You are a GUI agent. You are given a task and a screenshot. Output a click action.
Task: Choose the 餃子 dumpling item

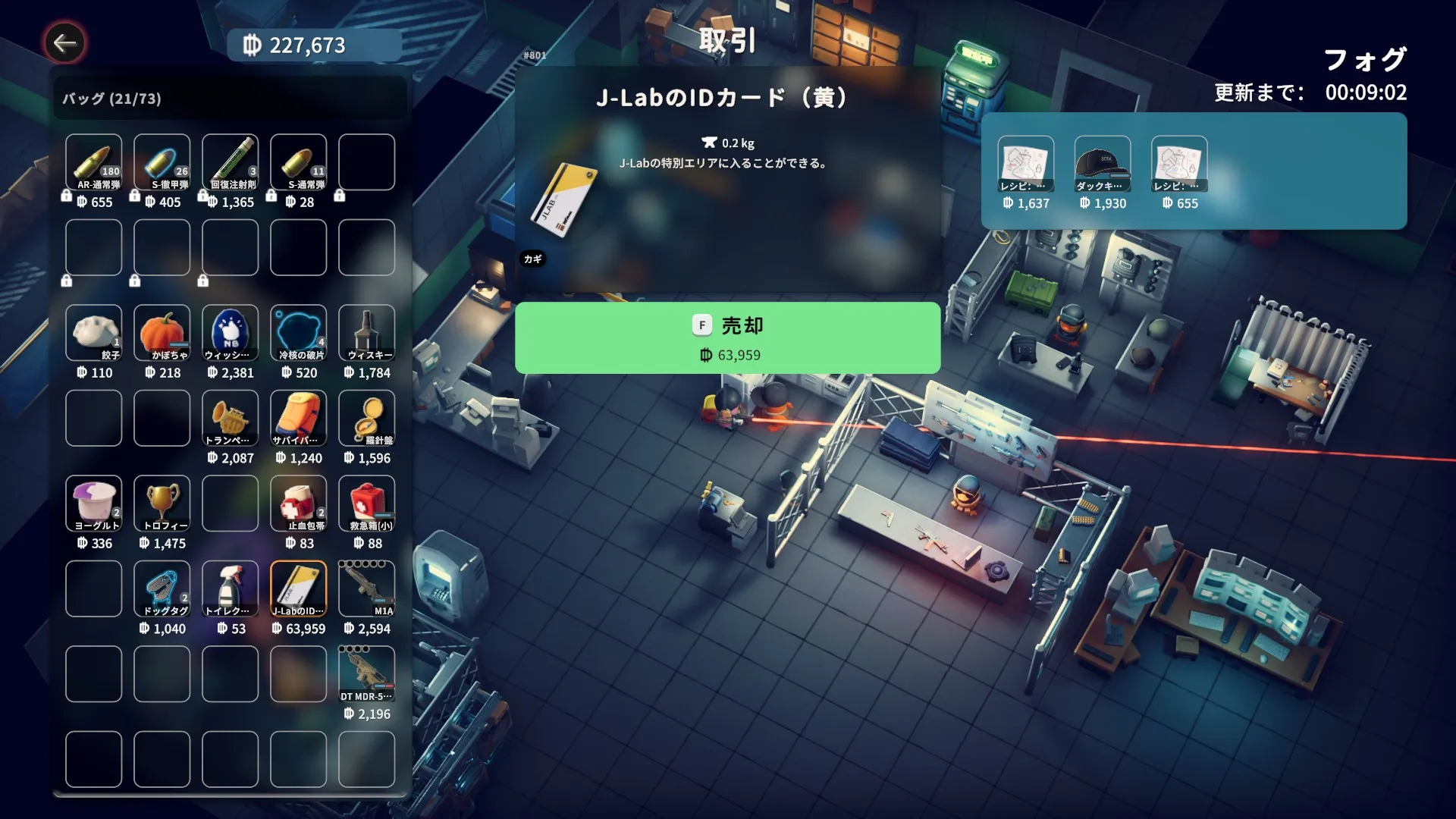coord(94,333)
